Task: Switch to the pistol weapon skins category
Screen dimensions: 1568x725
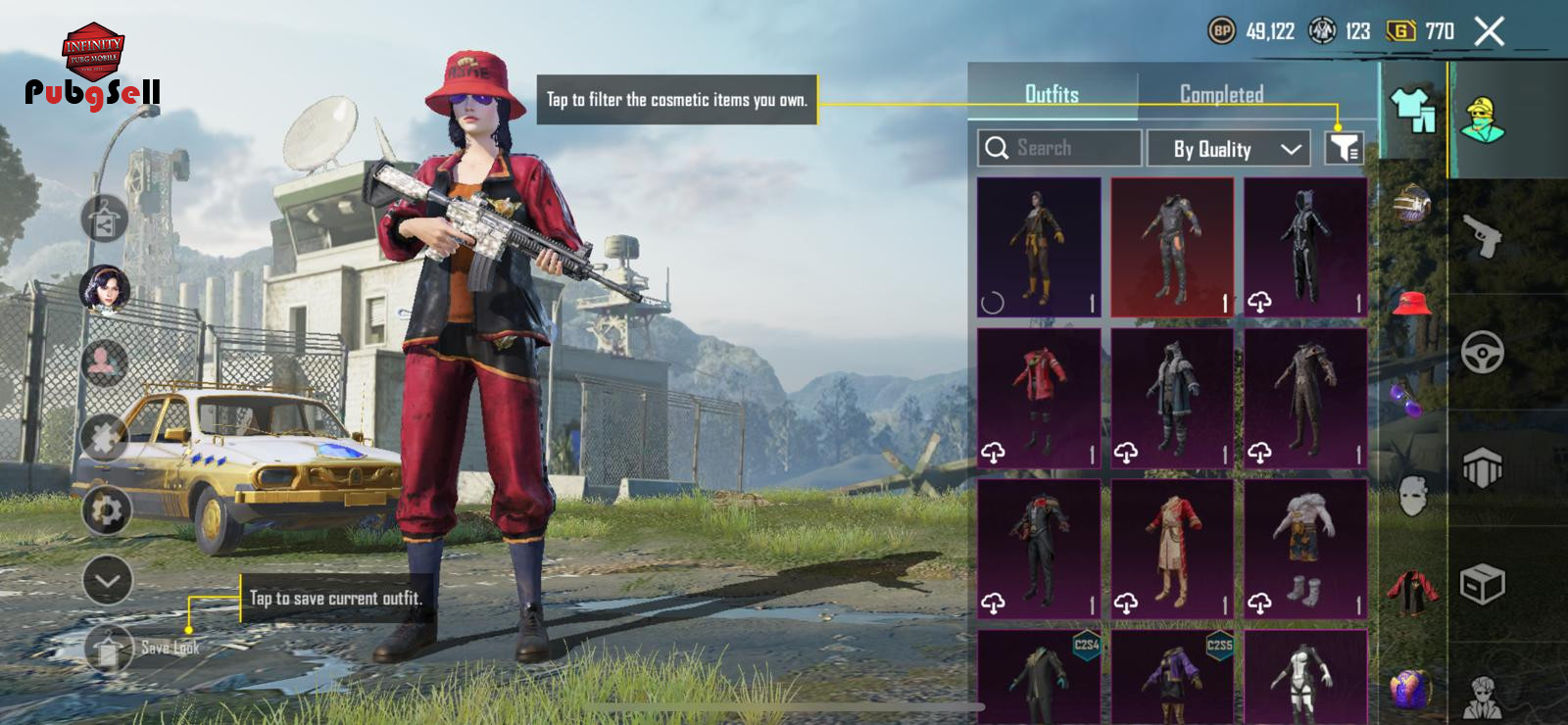Action: click(x=1483, y=235)
